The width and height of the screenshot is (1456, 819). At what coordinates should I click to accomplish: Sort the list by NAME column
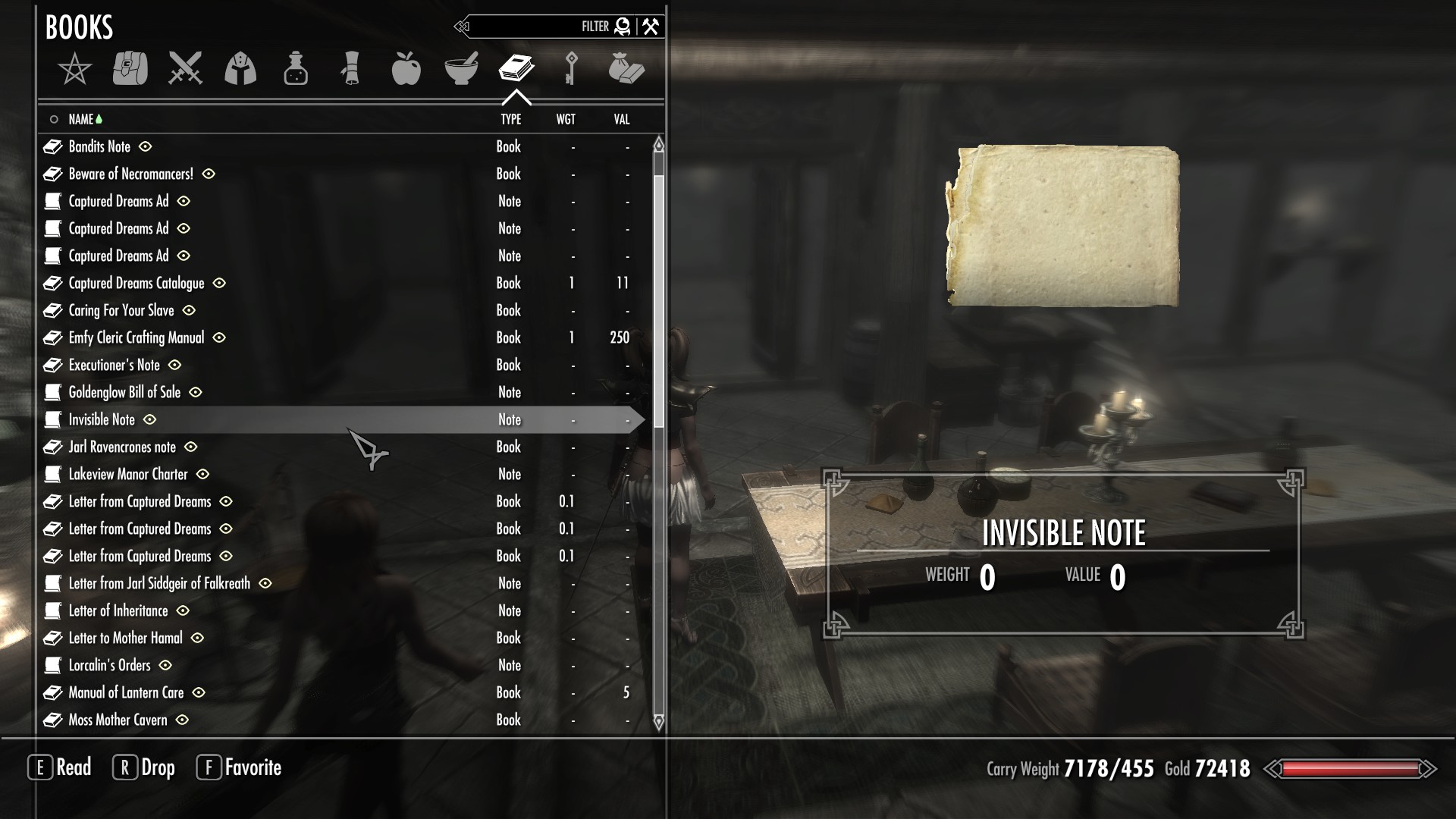click(80, 120)
